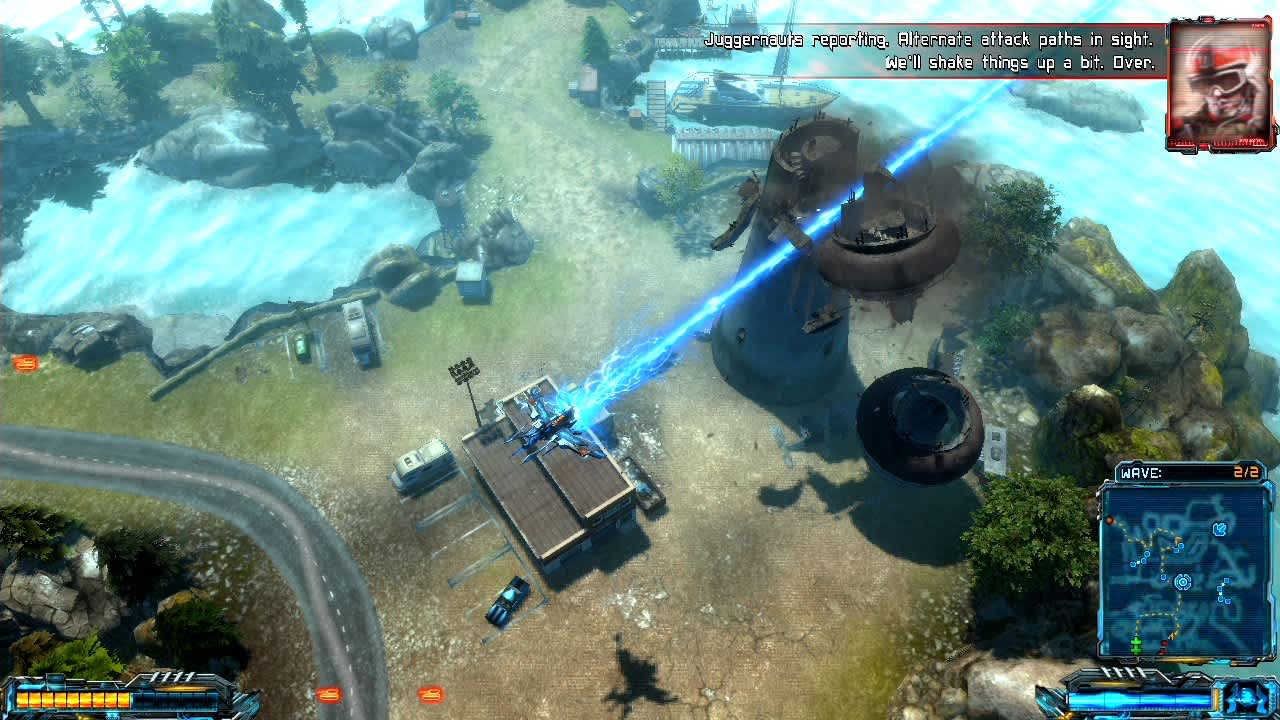This screenshot has width=1280, height=720.
Task: Select the player fighter ship on the minimap
Action: [x=1219, y=528]
